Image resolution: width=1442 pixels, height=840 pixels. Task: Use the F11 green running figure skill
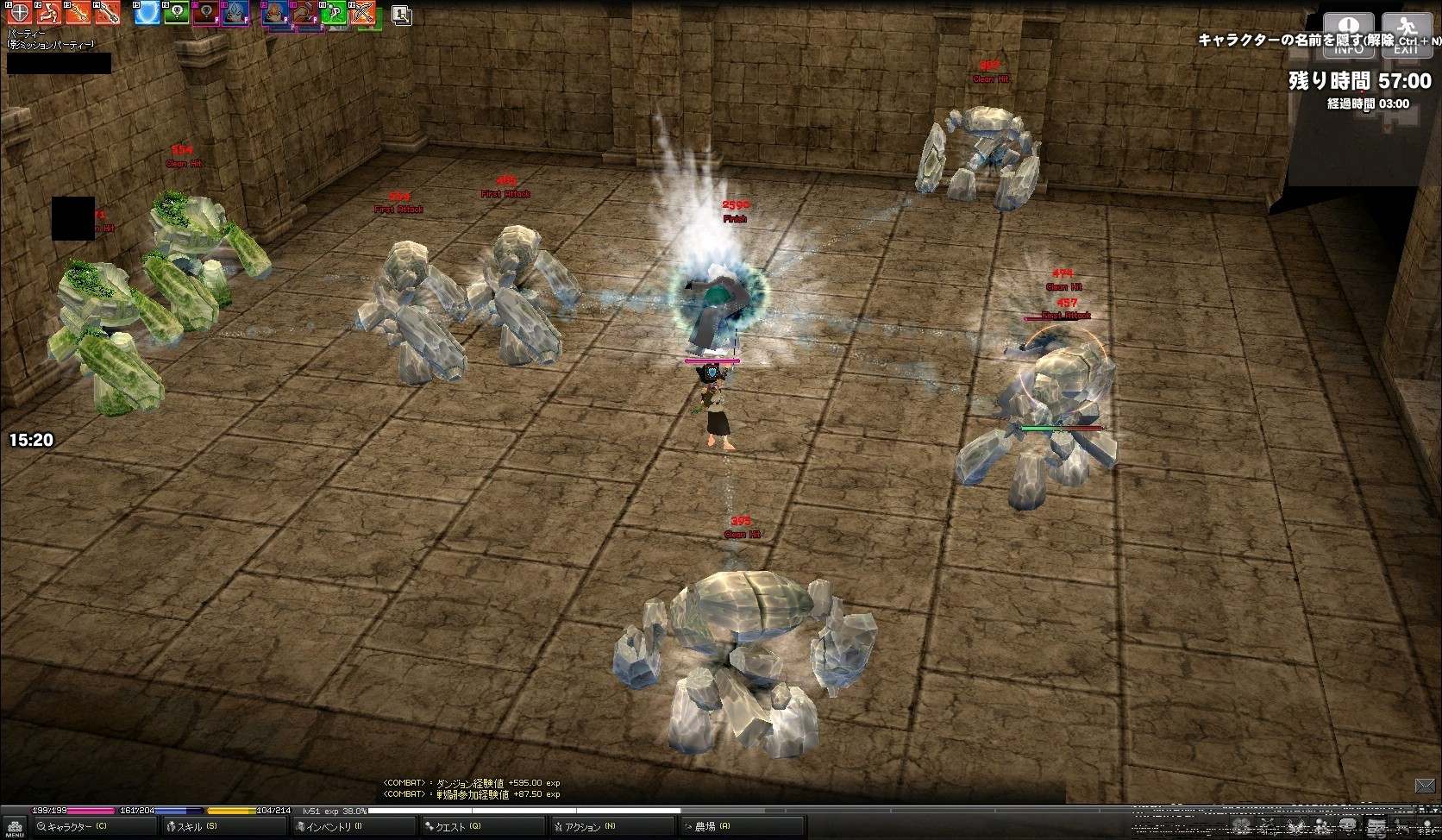334,13
